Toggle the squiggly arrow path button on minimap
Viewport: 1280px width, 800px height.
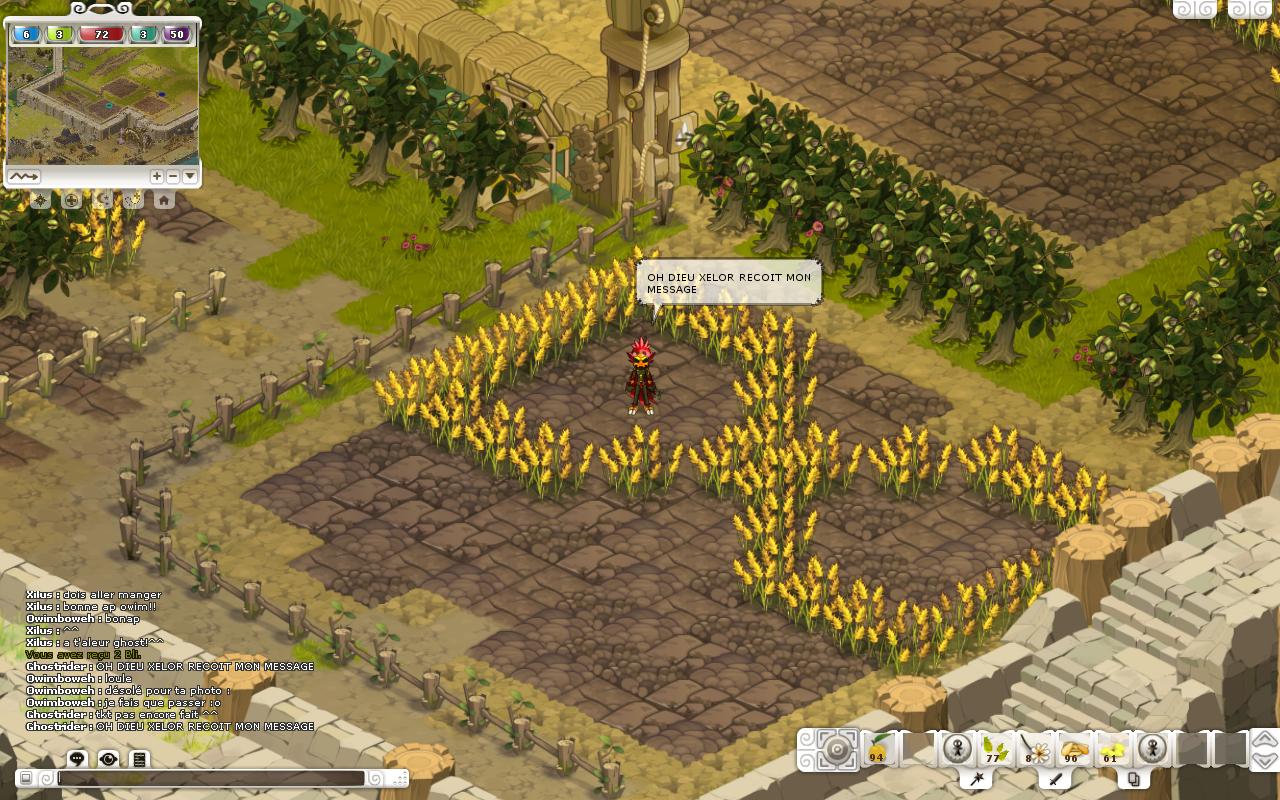(25, 176)
